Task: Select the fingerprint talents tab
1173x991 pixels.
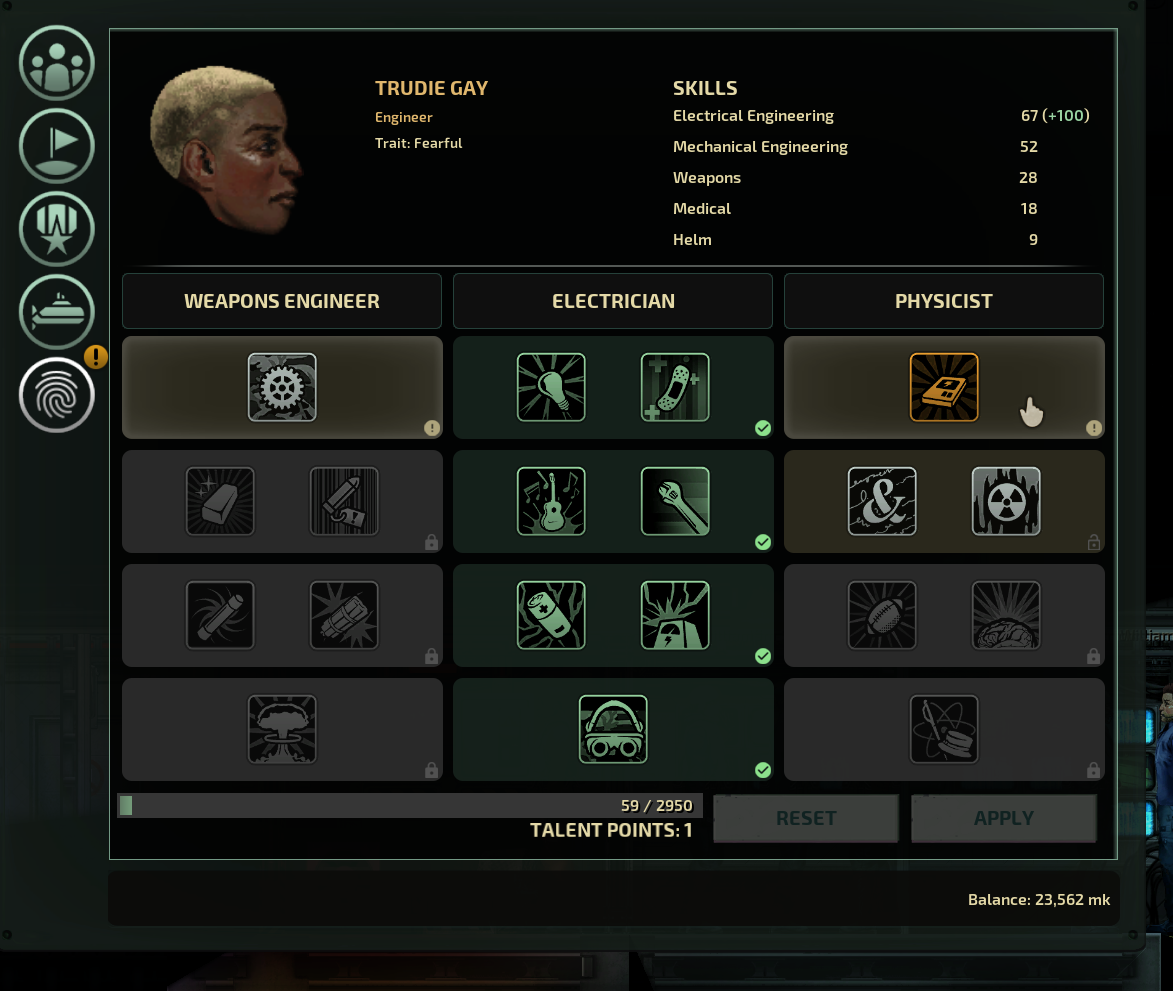Action: 57,395
